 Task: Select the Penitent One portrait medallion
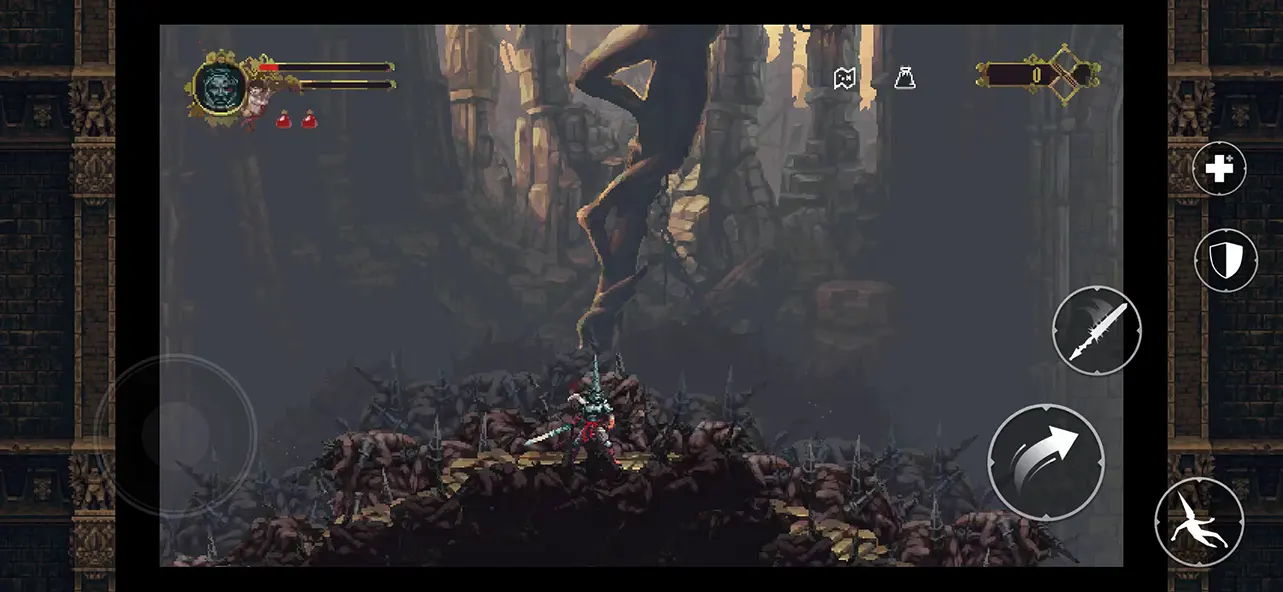tap(215, 86)
